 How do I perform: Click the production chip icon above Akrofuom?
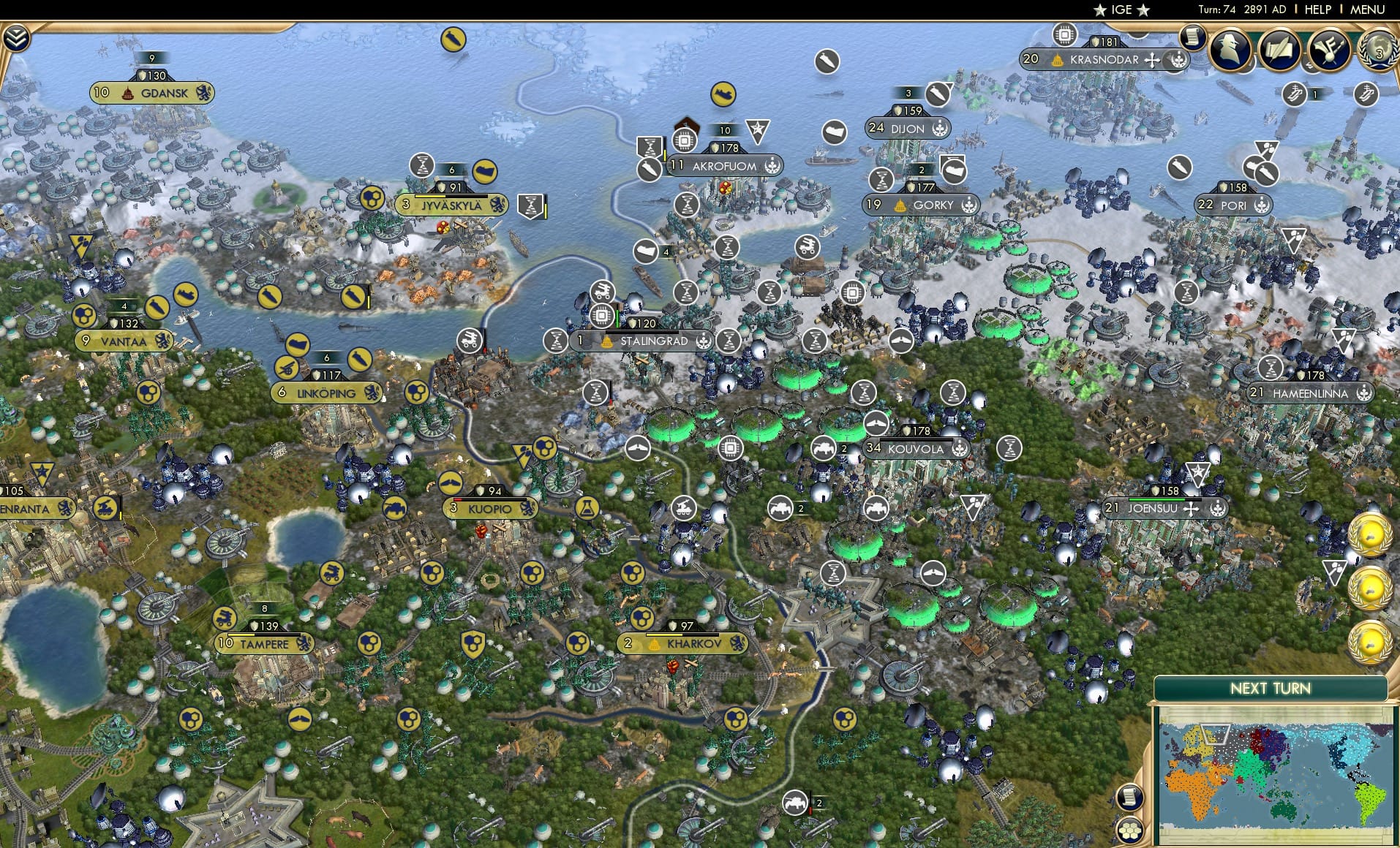coord(685,139)
